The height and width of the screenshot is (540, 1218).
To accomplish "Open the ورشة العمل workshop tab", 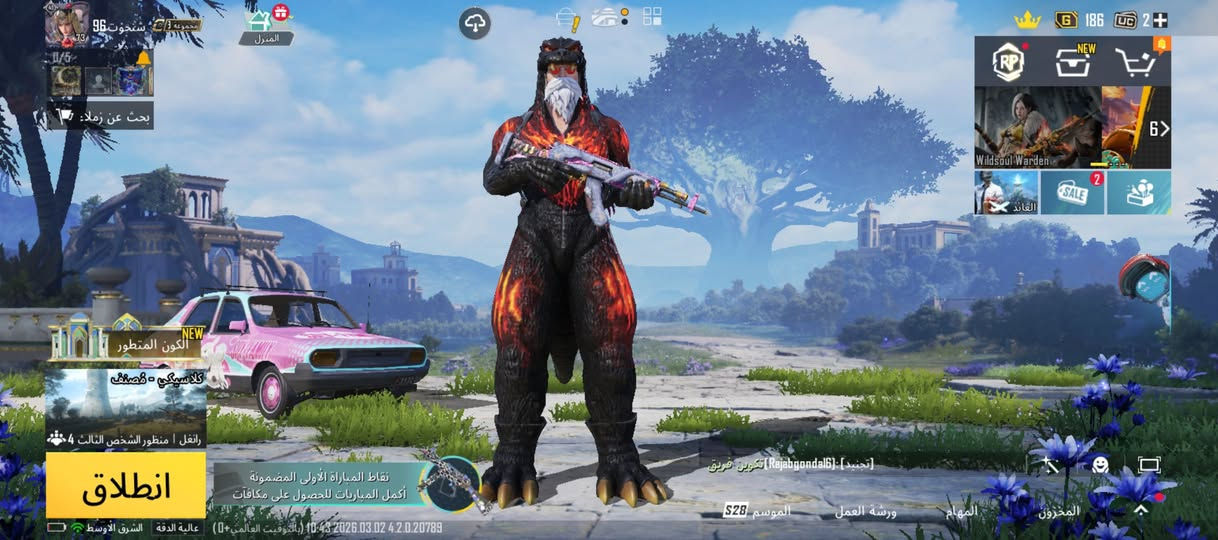I will point(866,511).
